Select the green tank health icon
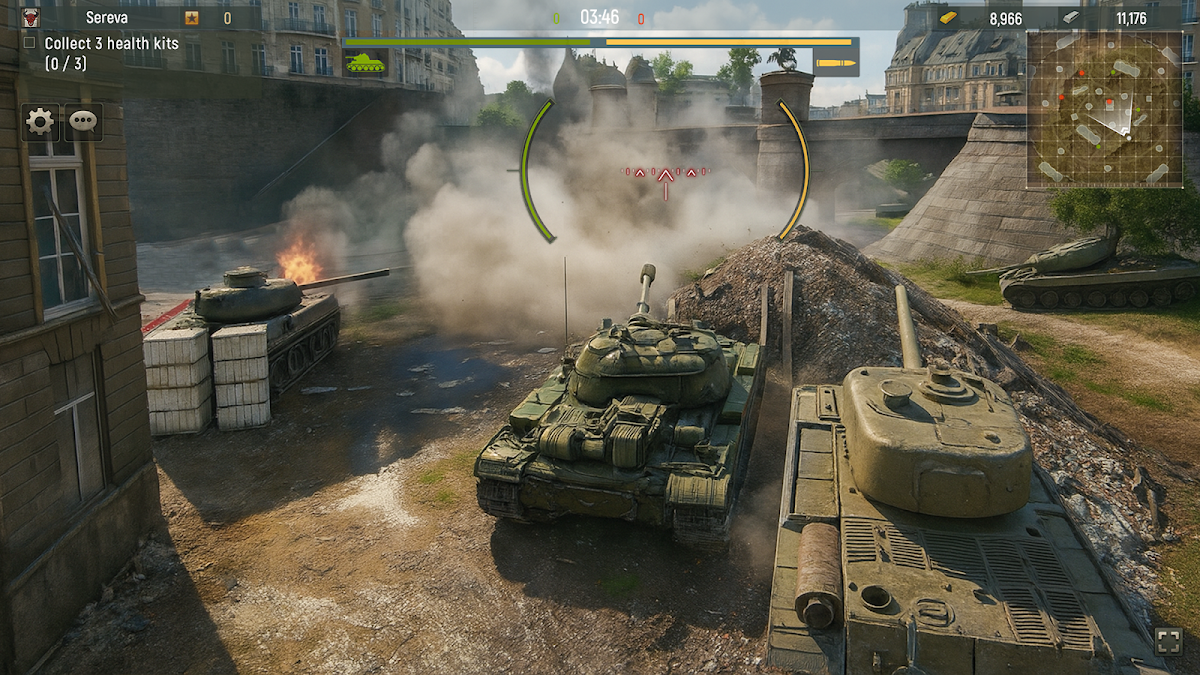Screen dimensions: 1200x675 (365, 63)
